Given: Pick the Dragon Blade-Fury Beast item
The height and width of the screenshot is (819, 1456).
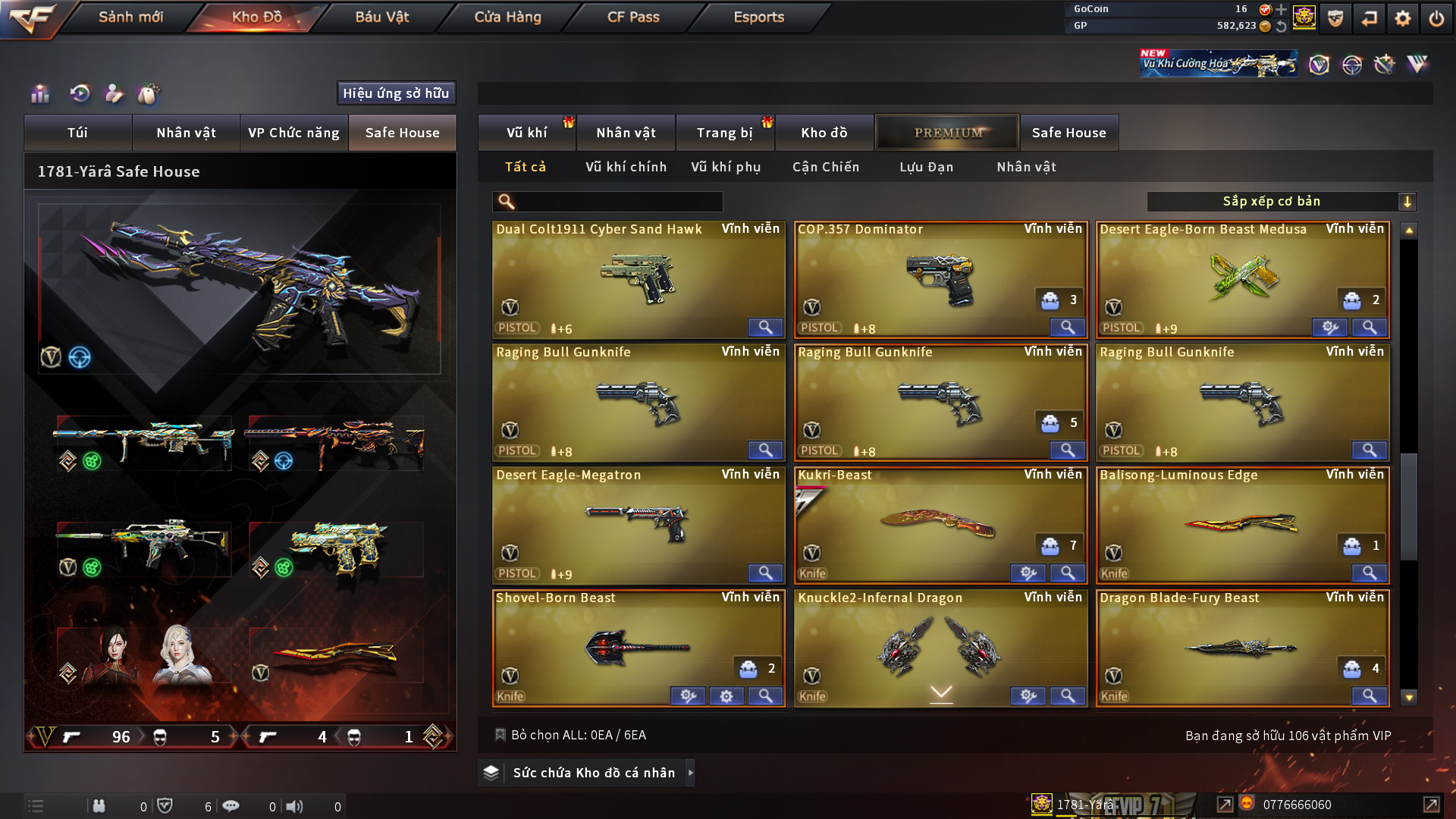Looking at the screenshot, I should [1241, 648].
